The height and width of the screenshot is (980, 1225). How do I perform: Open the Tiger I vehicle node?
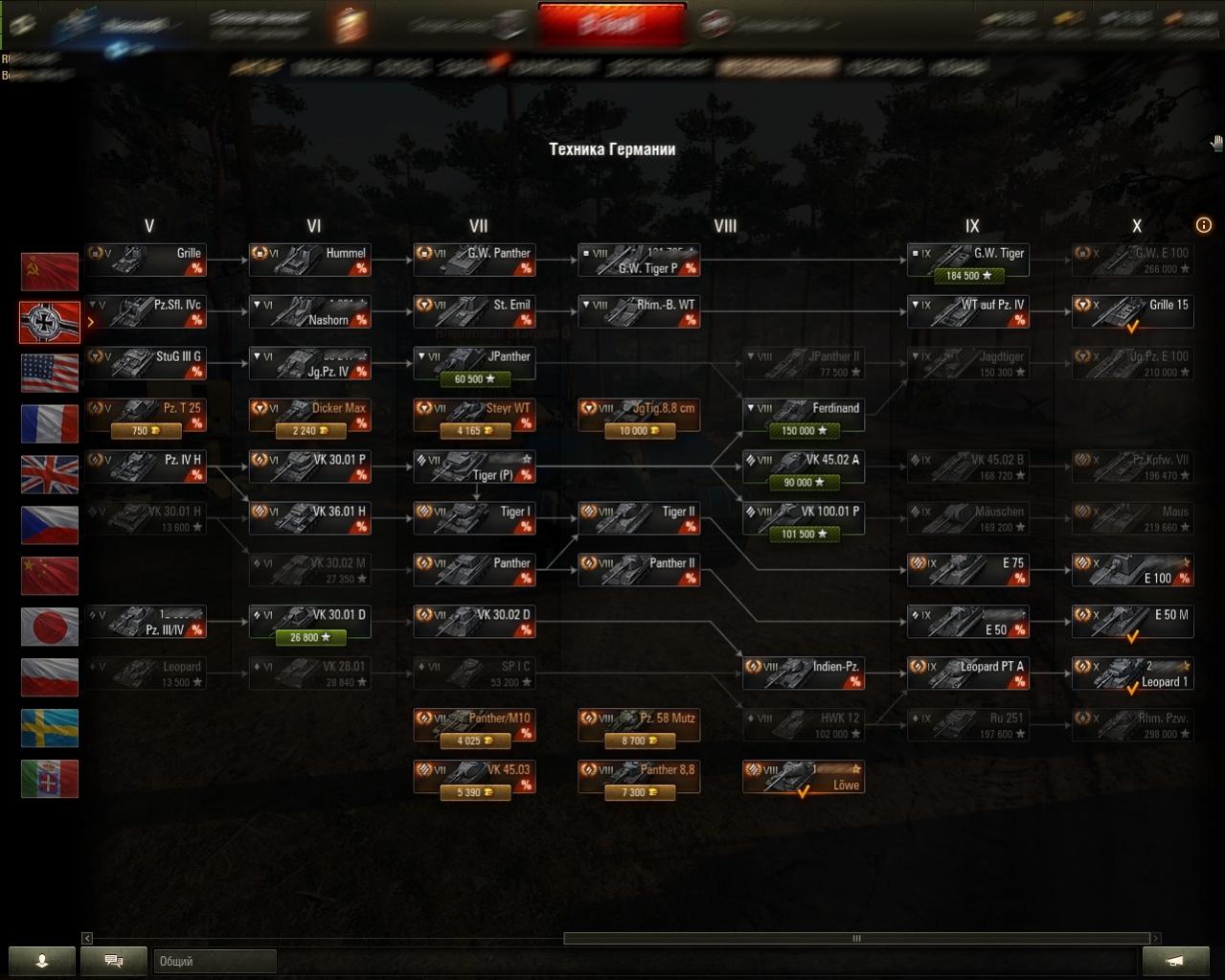click(x=474, y=518)
